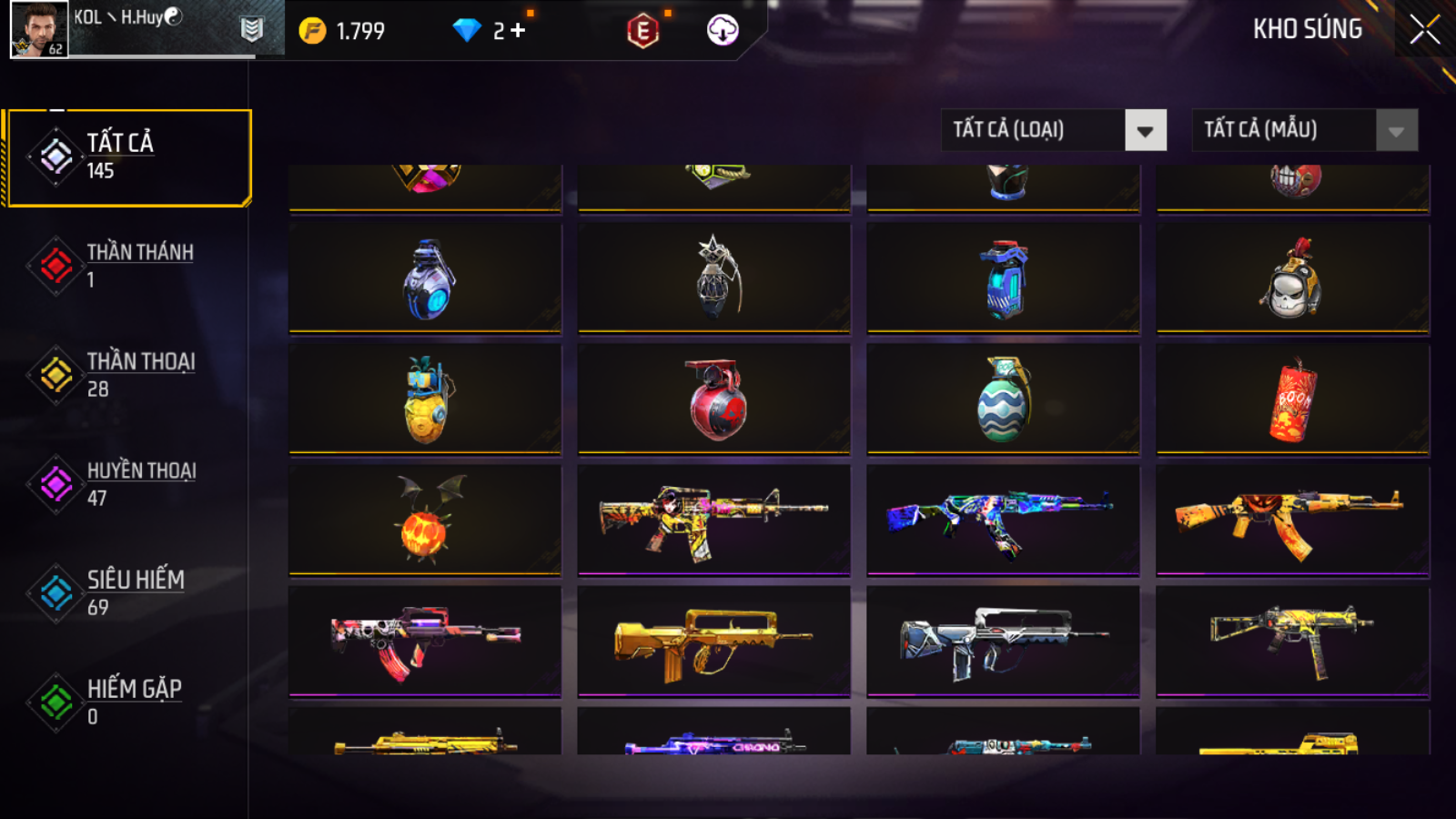Select the Tất Cả rarity tab
Viewport: 1456px width, 819px height.
tap(127, 157)
